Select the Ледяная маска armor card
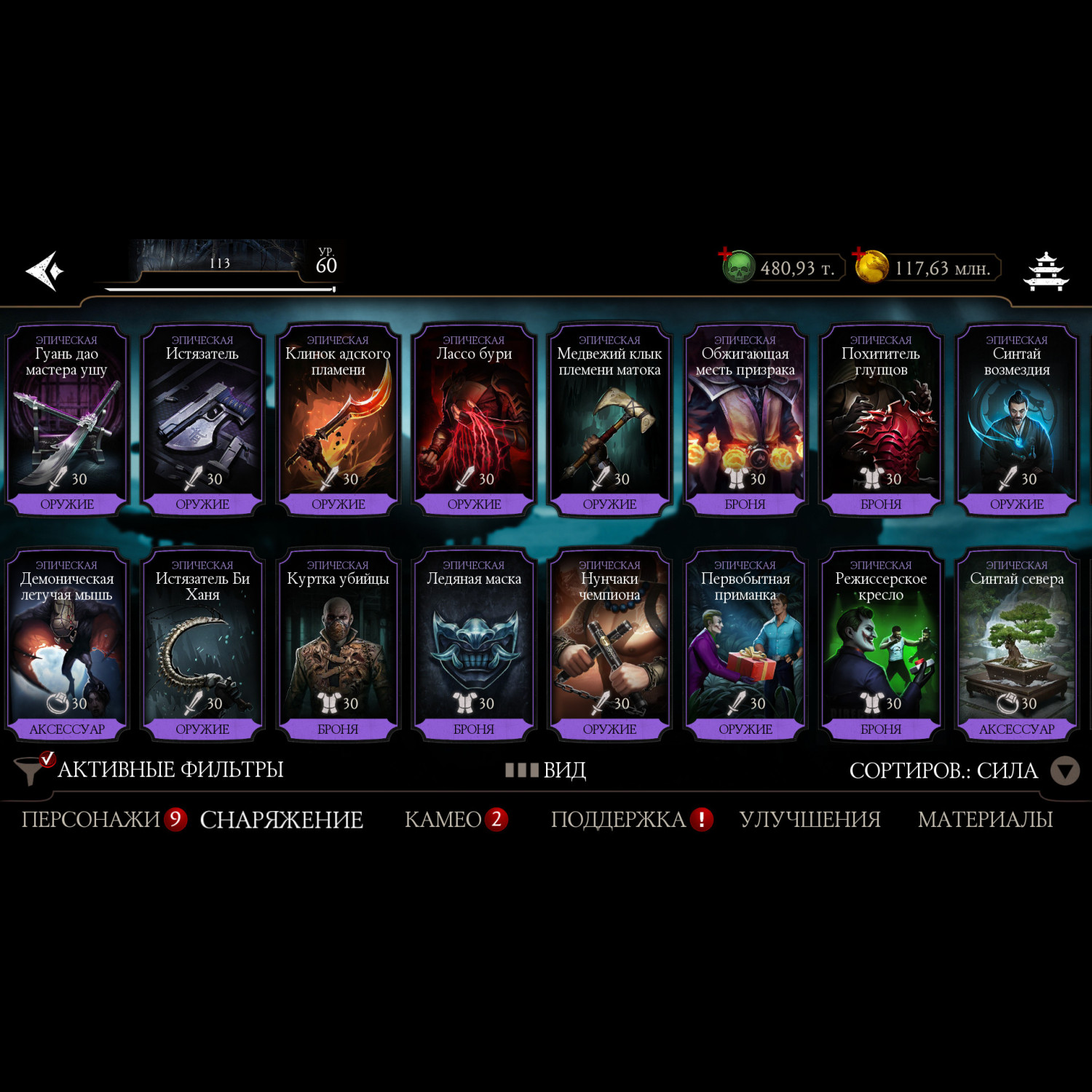 click(474, 646)
